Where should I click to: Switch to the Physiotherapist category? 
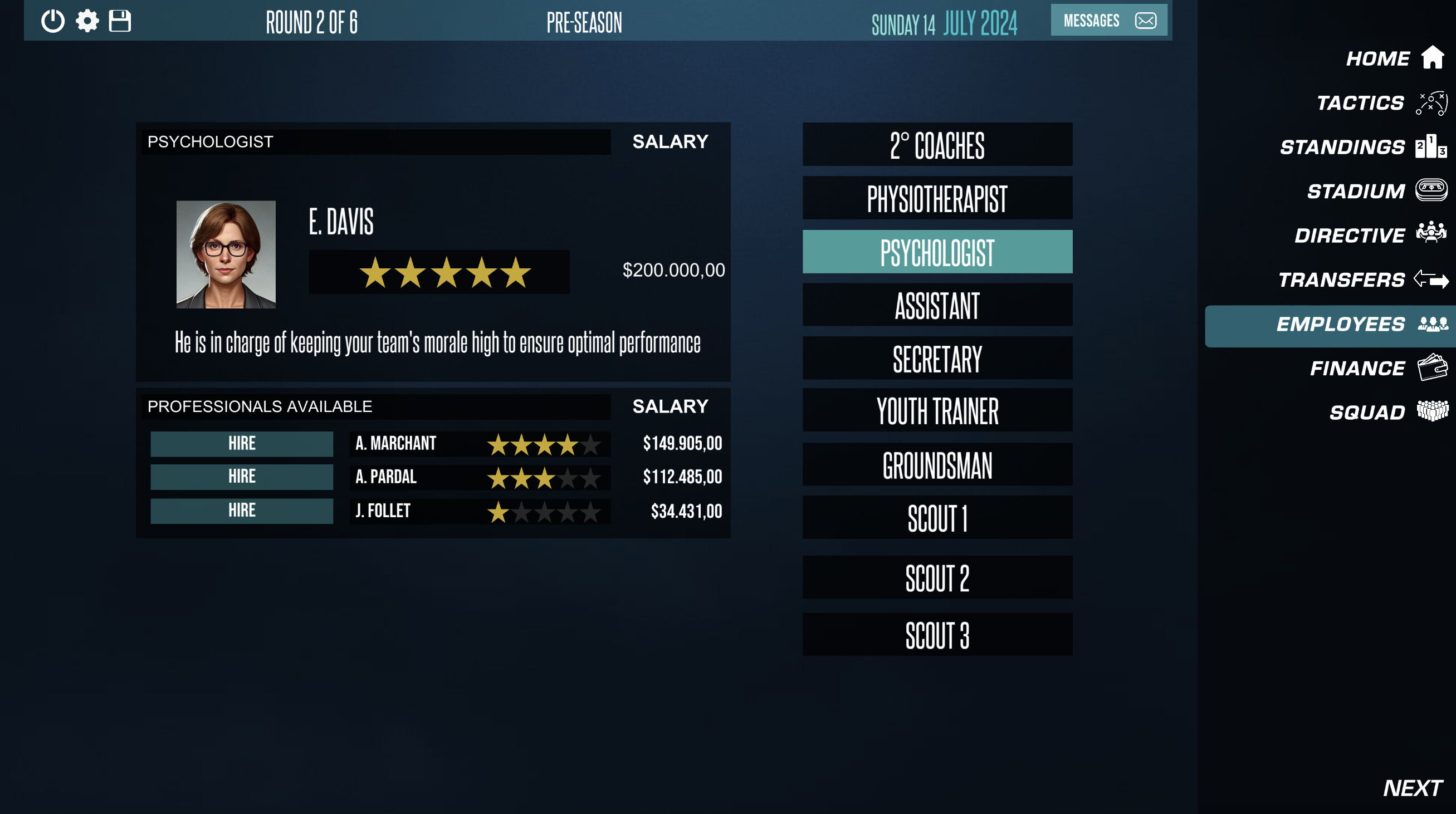936,197
